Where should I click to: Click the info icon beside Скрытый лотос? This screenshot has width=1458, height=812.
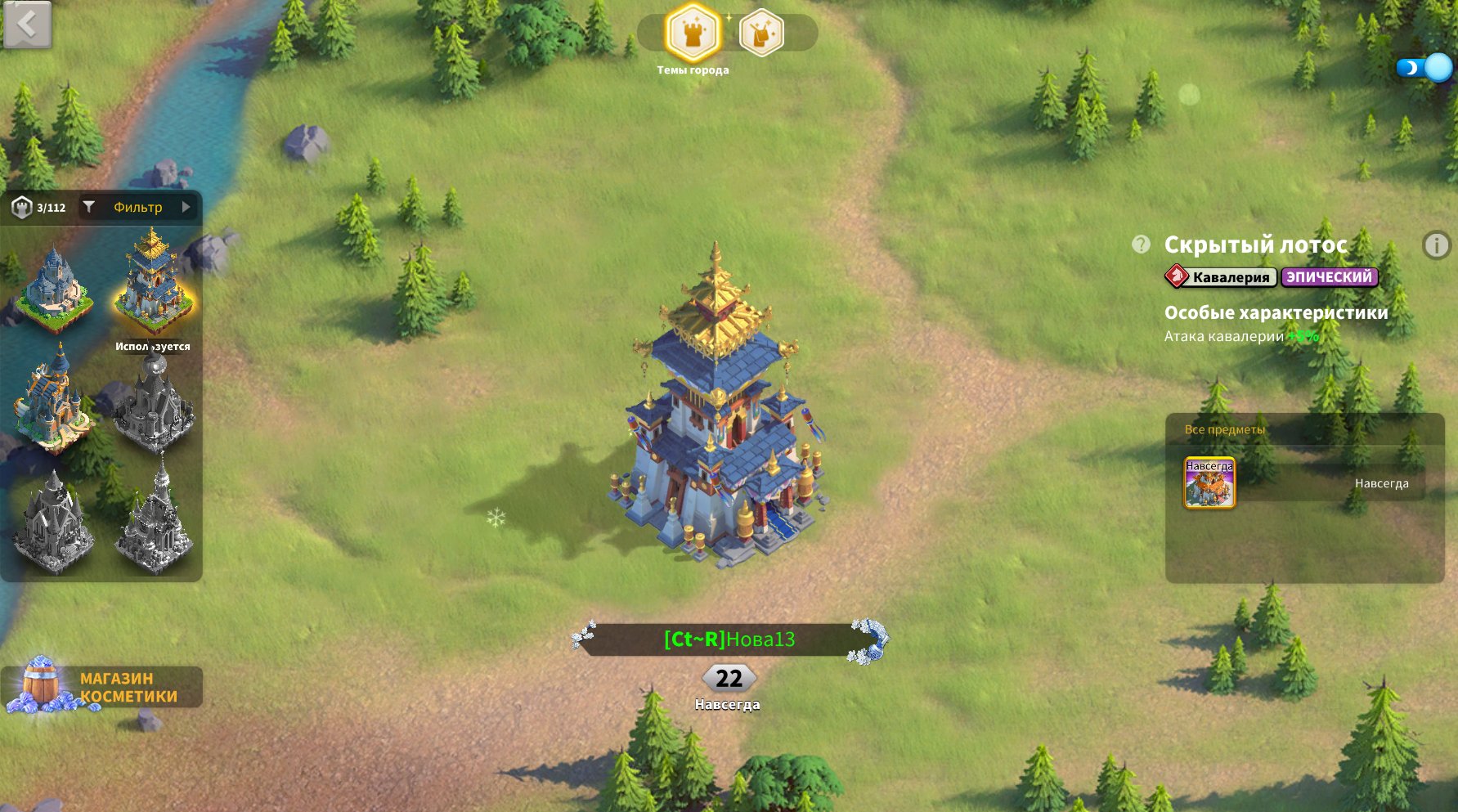(x=1436, y=245)
